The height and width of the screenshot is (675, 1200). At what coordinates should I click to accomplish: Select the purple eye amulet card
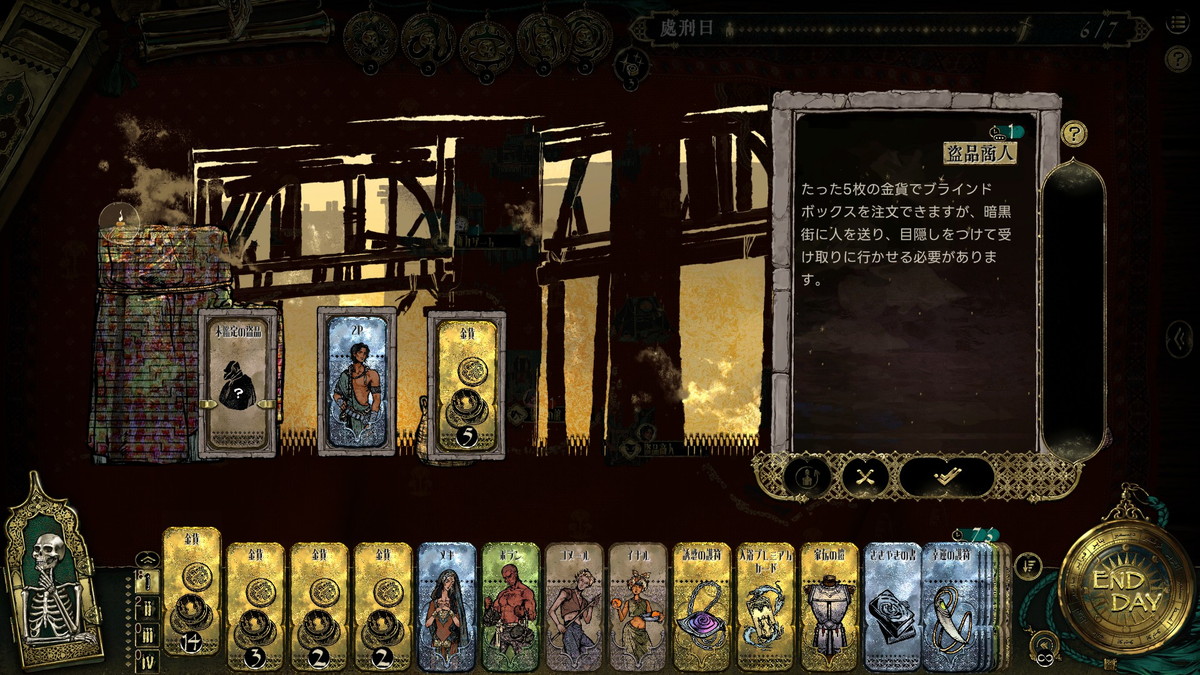(702, 605)
